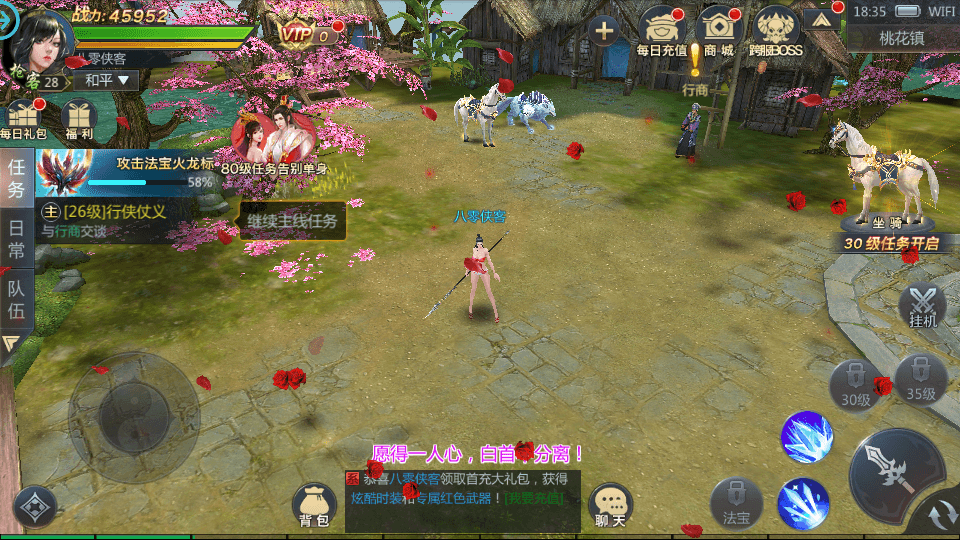
Task: Open the 聊天 chat window
Action: pos(610,505)
